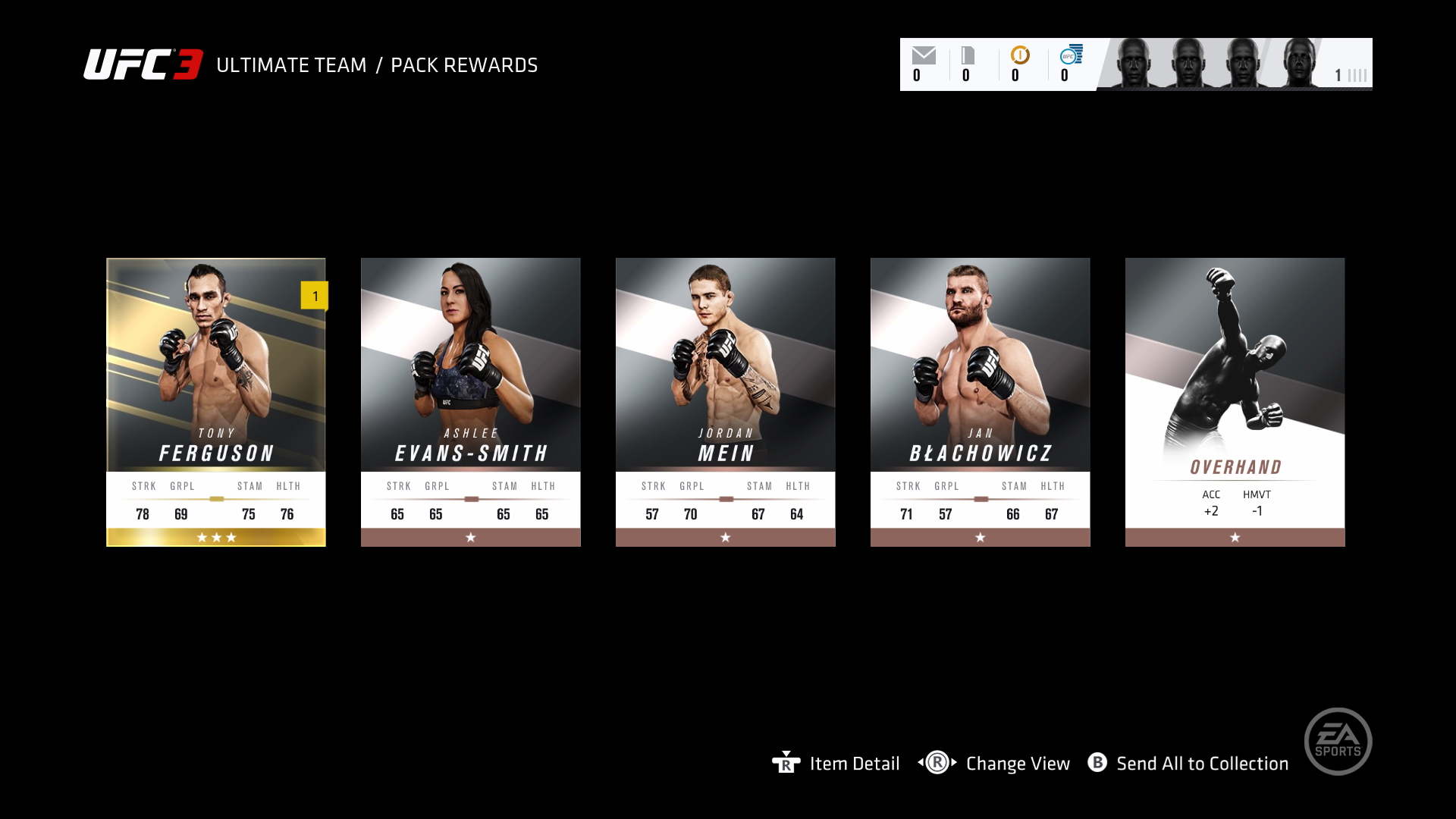Open the mail envelope icon
Image resolution: width=1456 pixels, height=819 pixels.
tap(924, 55)
